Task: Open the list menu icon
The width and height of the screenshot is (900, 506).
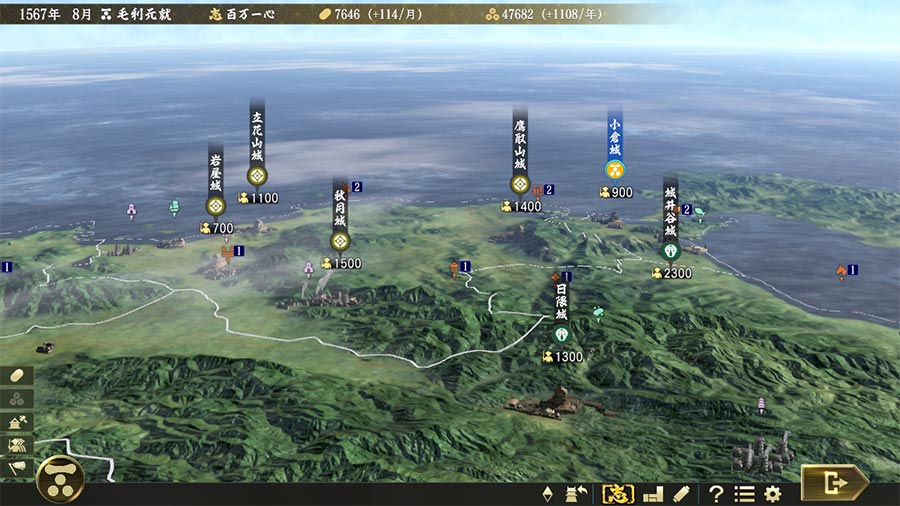Action: (x=744, y=493)
